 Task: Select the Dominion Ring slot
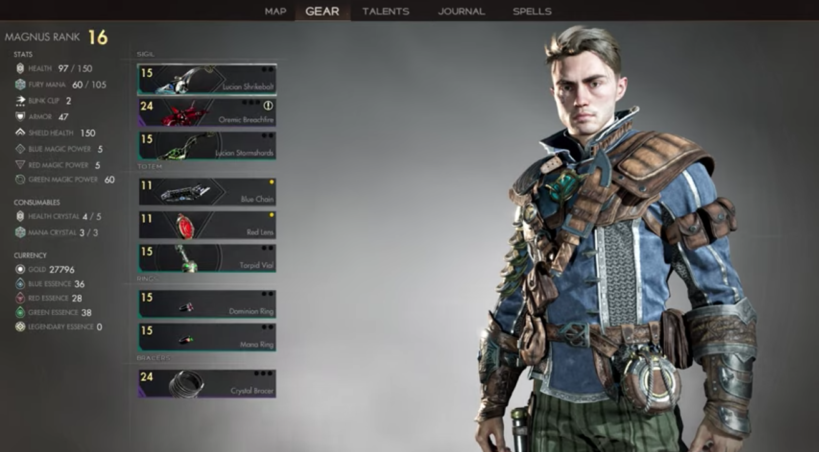207,304
